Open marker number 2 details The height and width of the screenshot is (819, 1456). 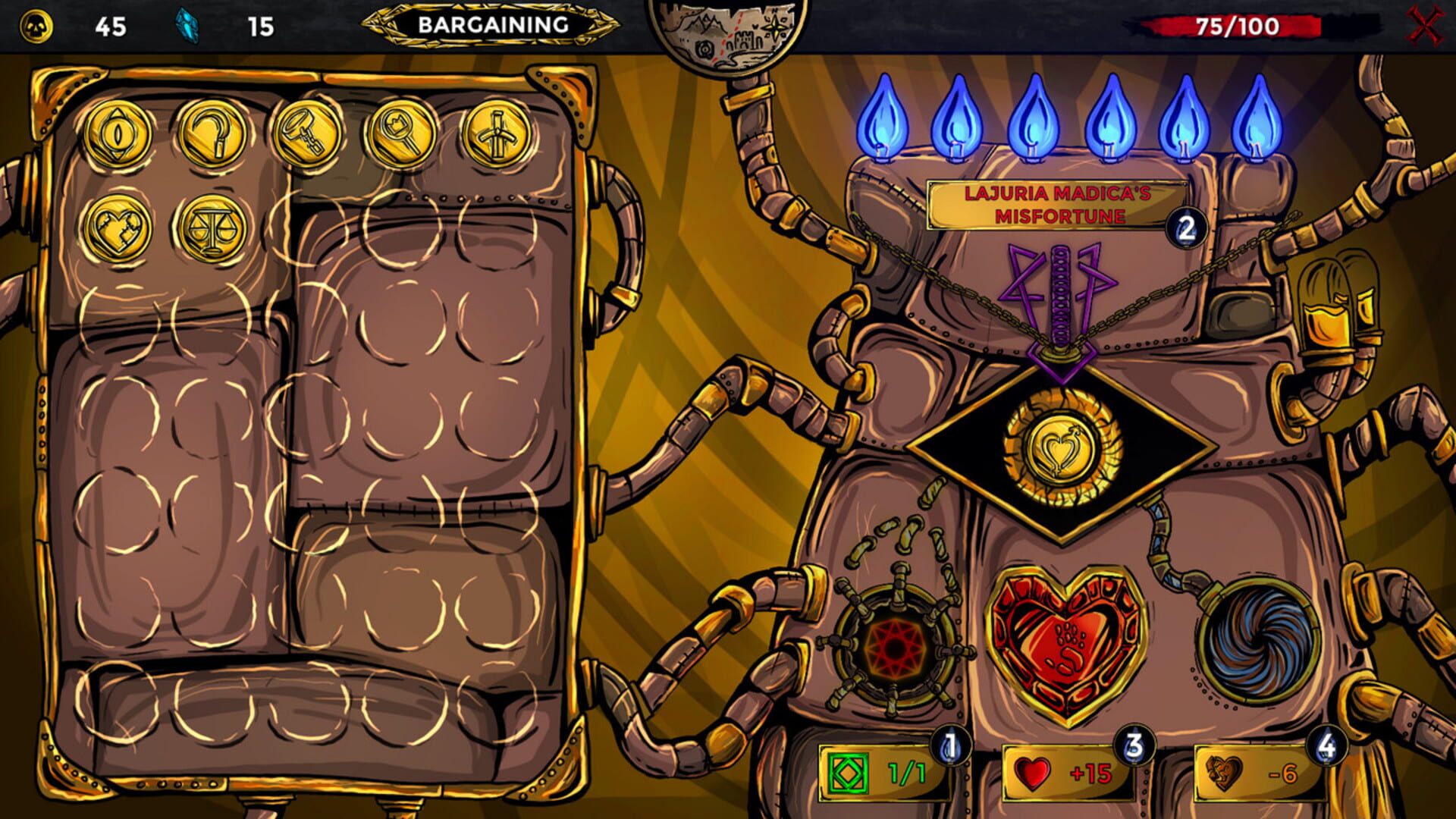tap(1186, 227)
